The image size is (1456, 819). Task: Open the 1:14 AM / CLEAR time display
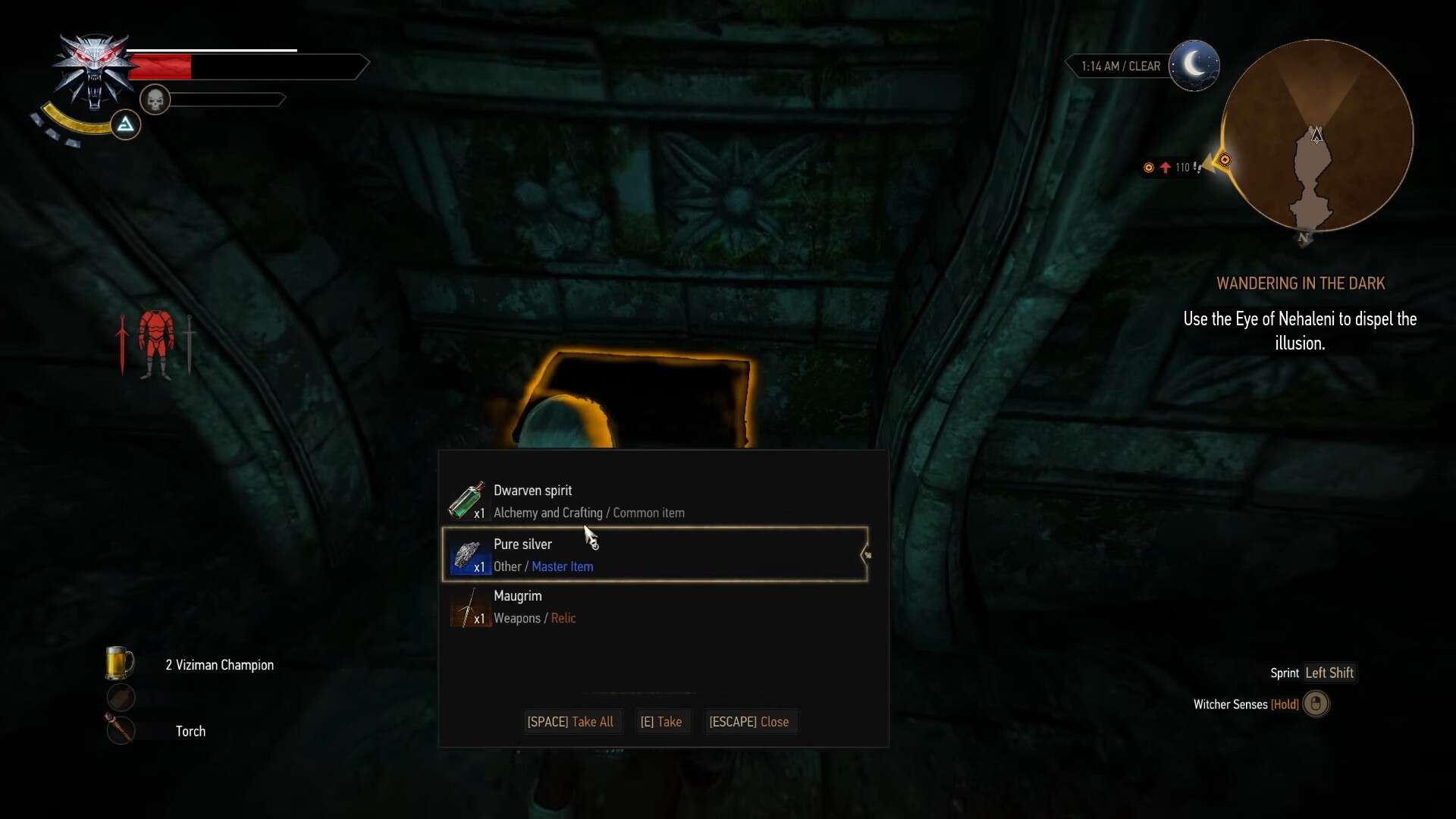tap(1120, 66)
